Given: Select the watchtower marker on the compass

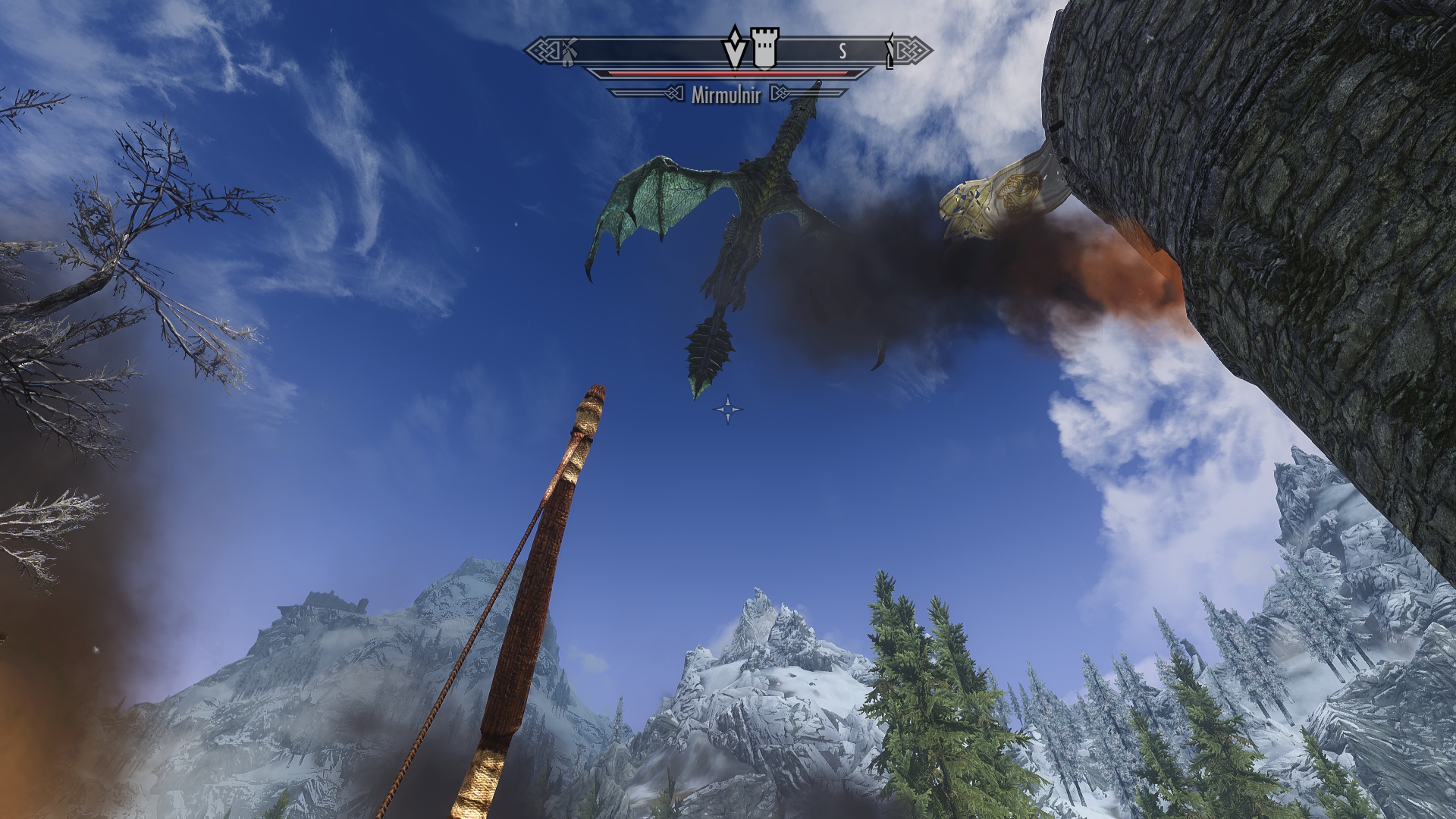Looking at the screenshot, I should [764, 49].
